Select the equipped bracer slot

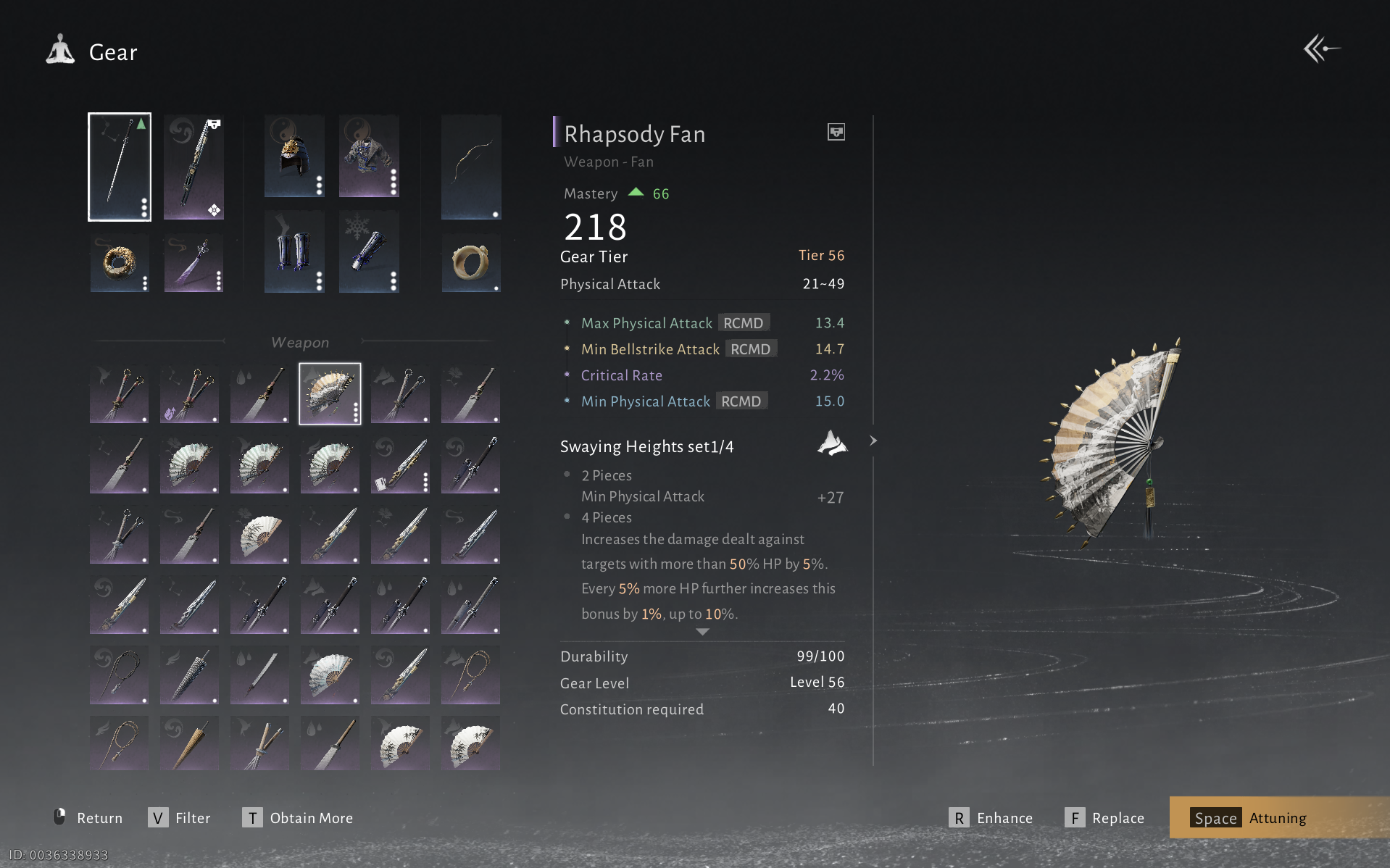369,252
